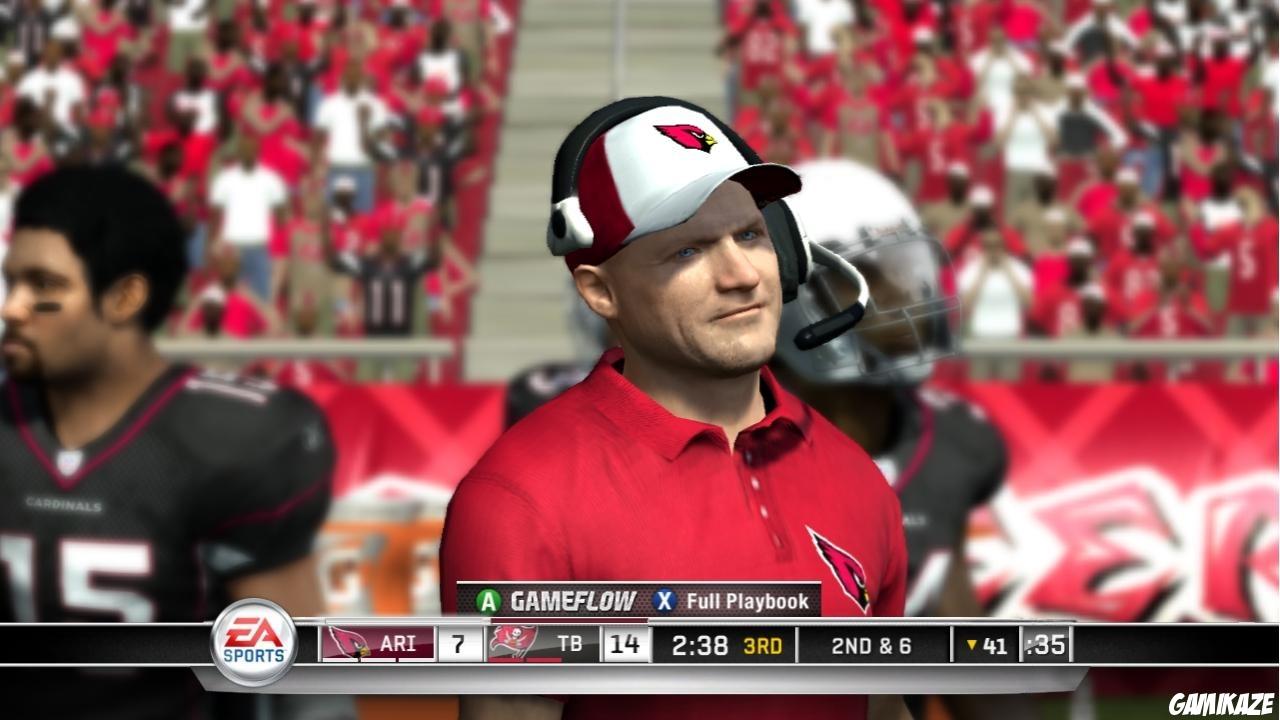Select the Arizona Cardinals team logo

pyautogui.click(x=345, y=644)
